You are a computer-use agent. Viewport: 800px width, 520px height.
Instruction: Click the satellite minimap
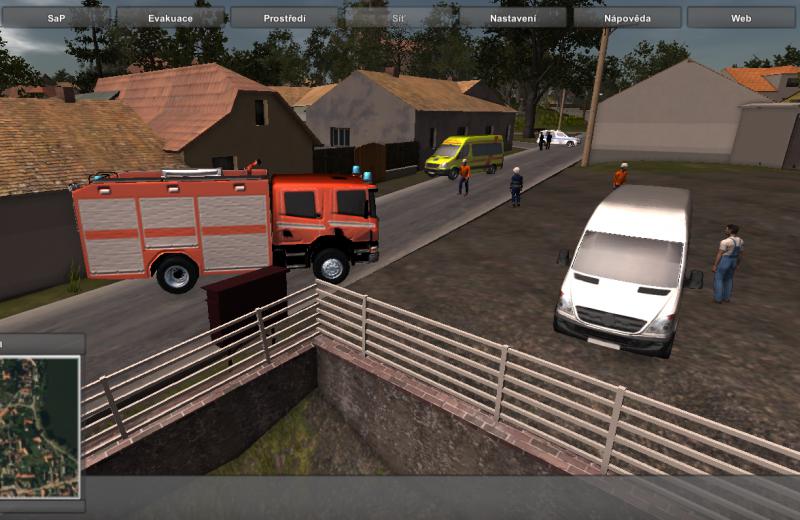click(39, 426)
